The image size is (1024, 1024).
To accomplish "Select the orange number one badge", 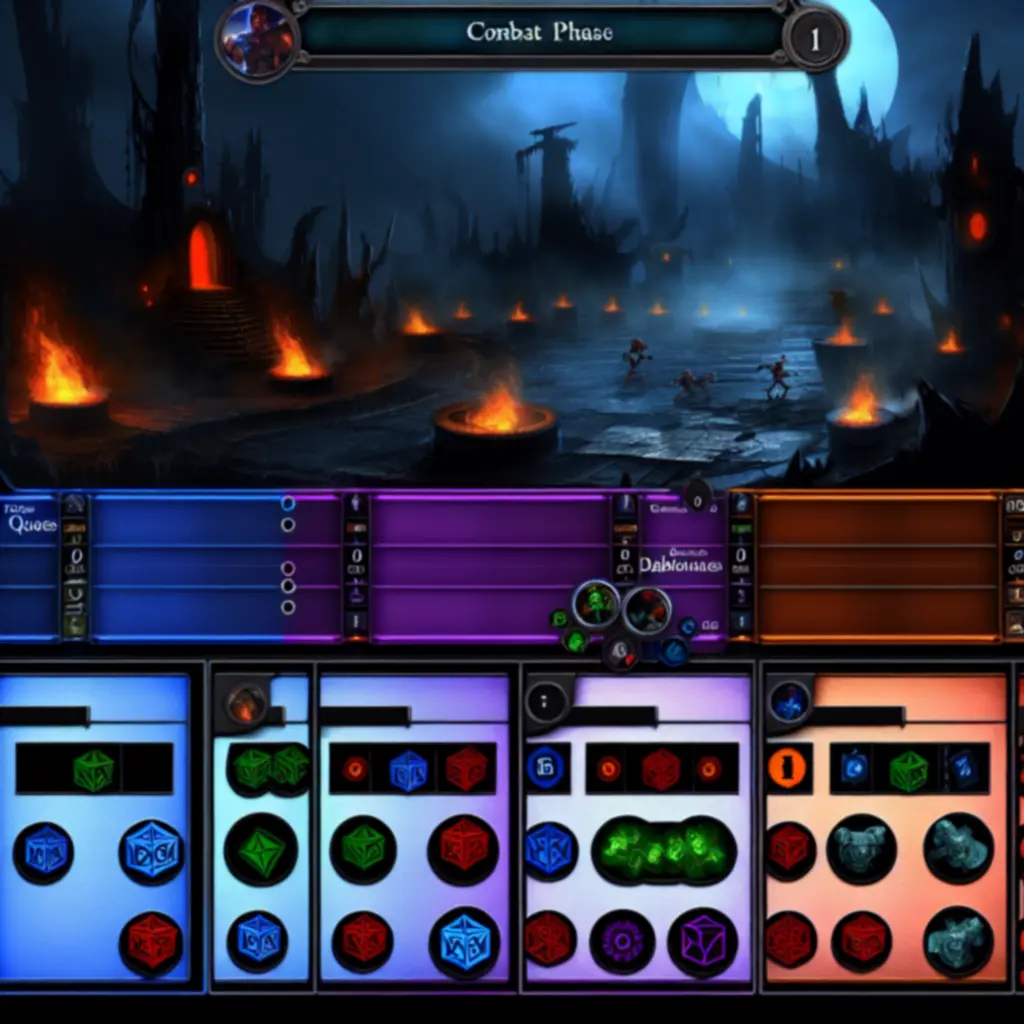I will coord(787,768).
